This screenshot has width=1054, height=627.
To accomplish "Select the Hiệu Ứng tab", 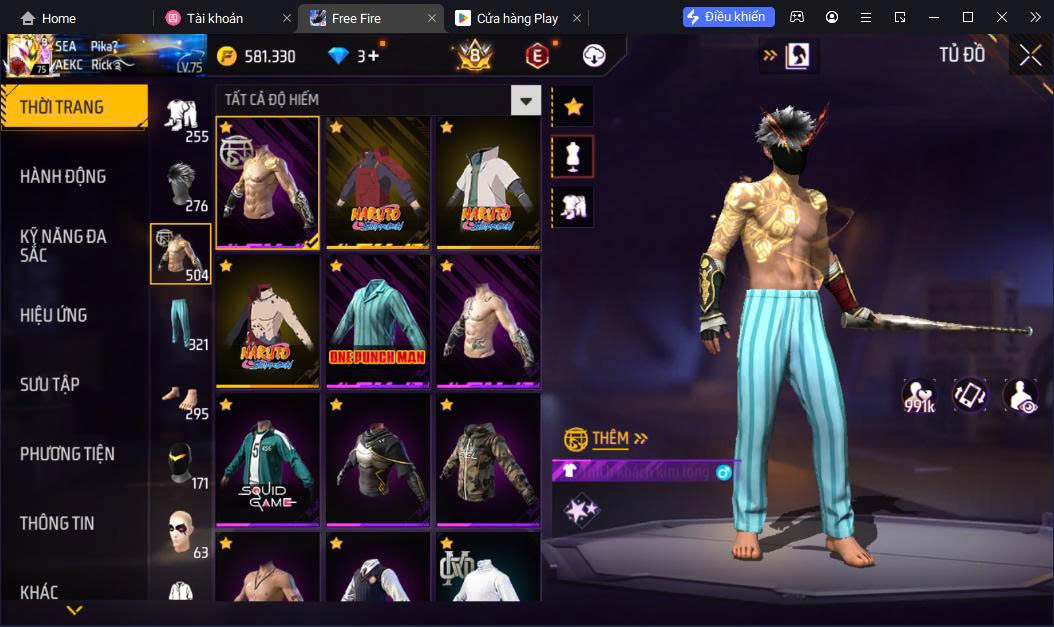I will tap(54, 316).
